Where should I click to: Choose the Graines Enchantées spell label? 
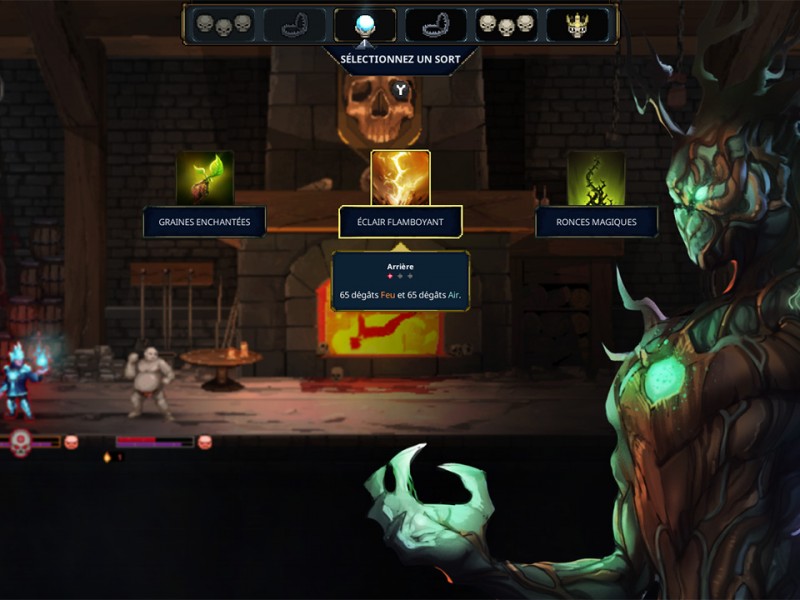pyautogui.click(x=204, y=222)
